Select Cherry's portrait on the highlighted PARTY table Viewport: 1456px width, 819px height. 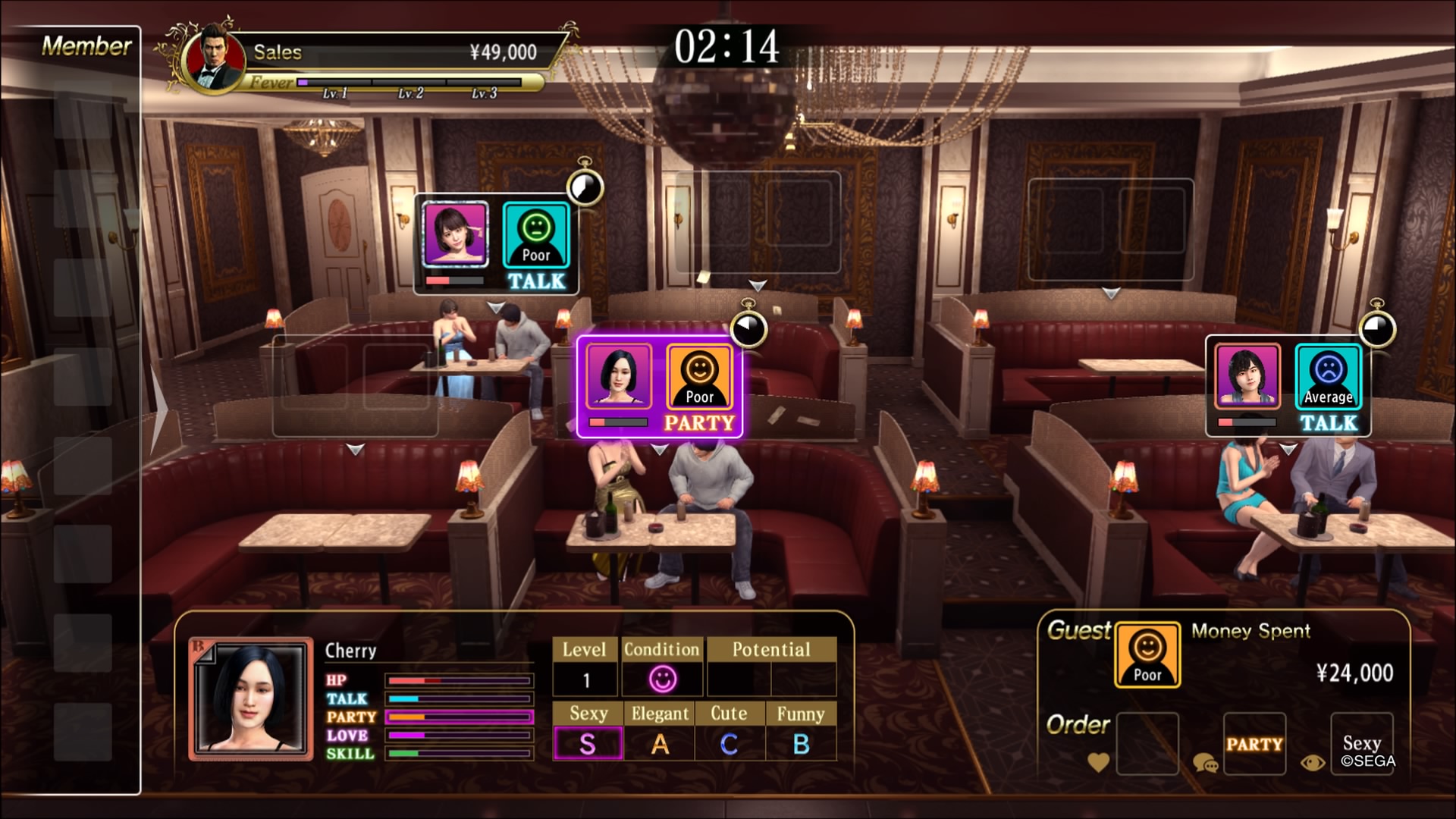[x=618, y=377]
